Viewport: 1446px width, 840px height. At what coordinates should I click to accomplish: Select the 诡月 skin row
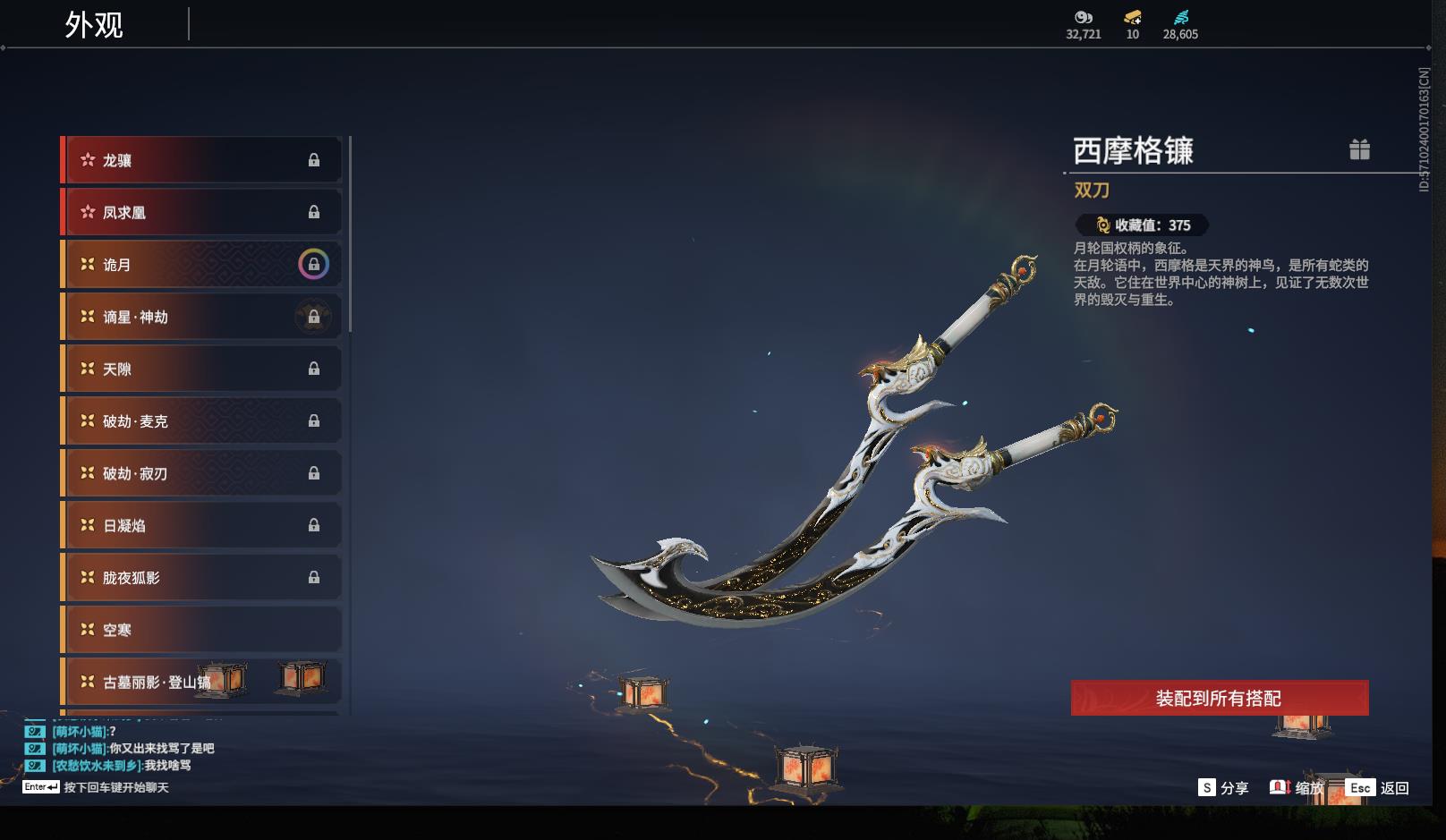201,265
